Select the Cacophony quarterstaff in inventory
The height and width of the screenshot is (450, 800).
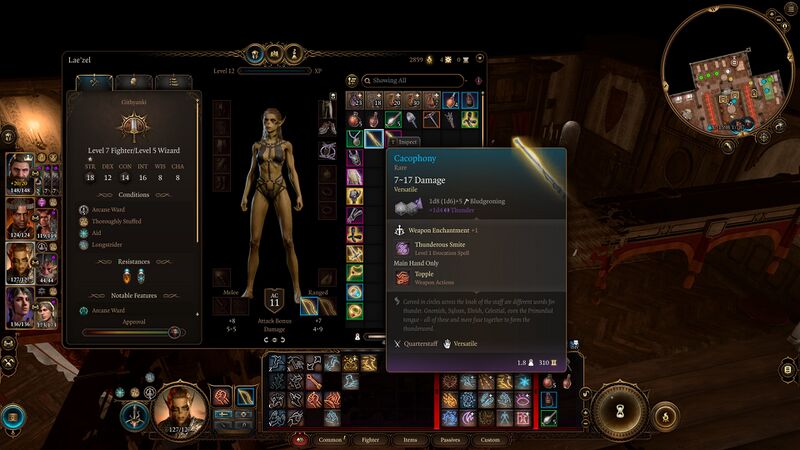point(373,137)
